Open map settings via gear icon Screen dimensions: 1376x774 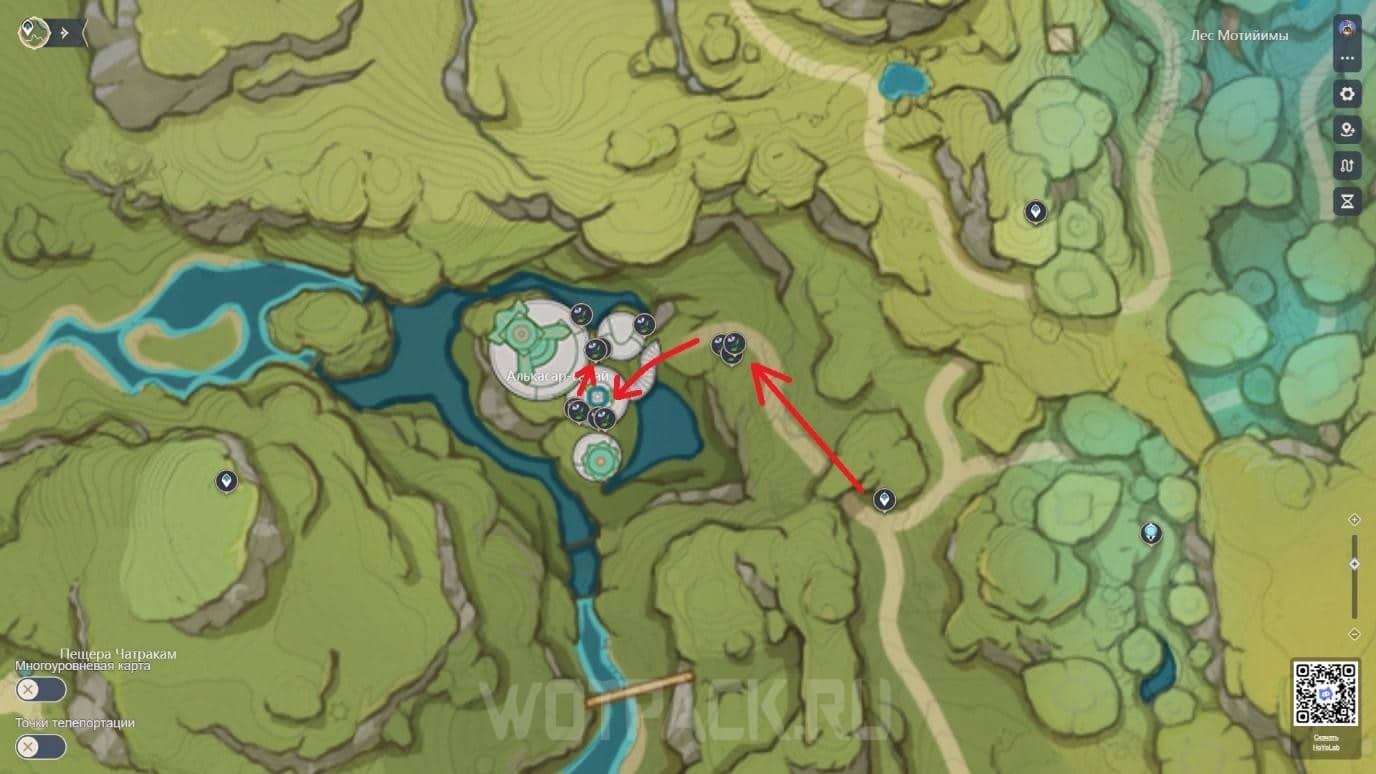pos(1347,94)
